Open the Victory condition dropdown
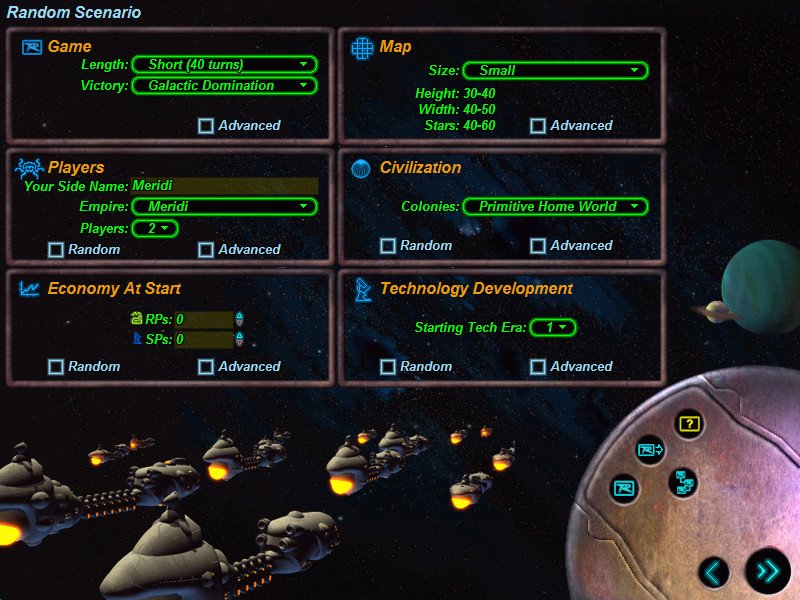 point(225,86)
